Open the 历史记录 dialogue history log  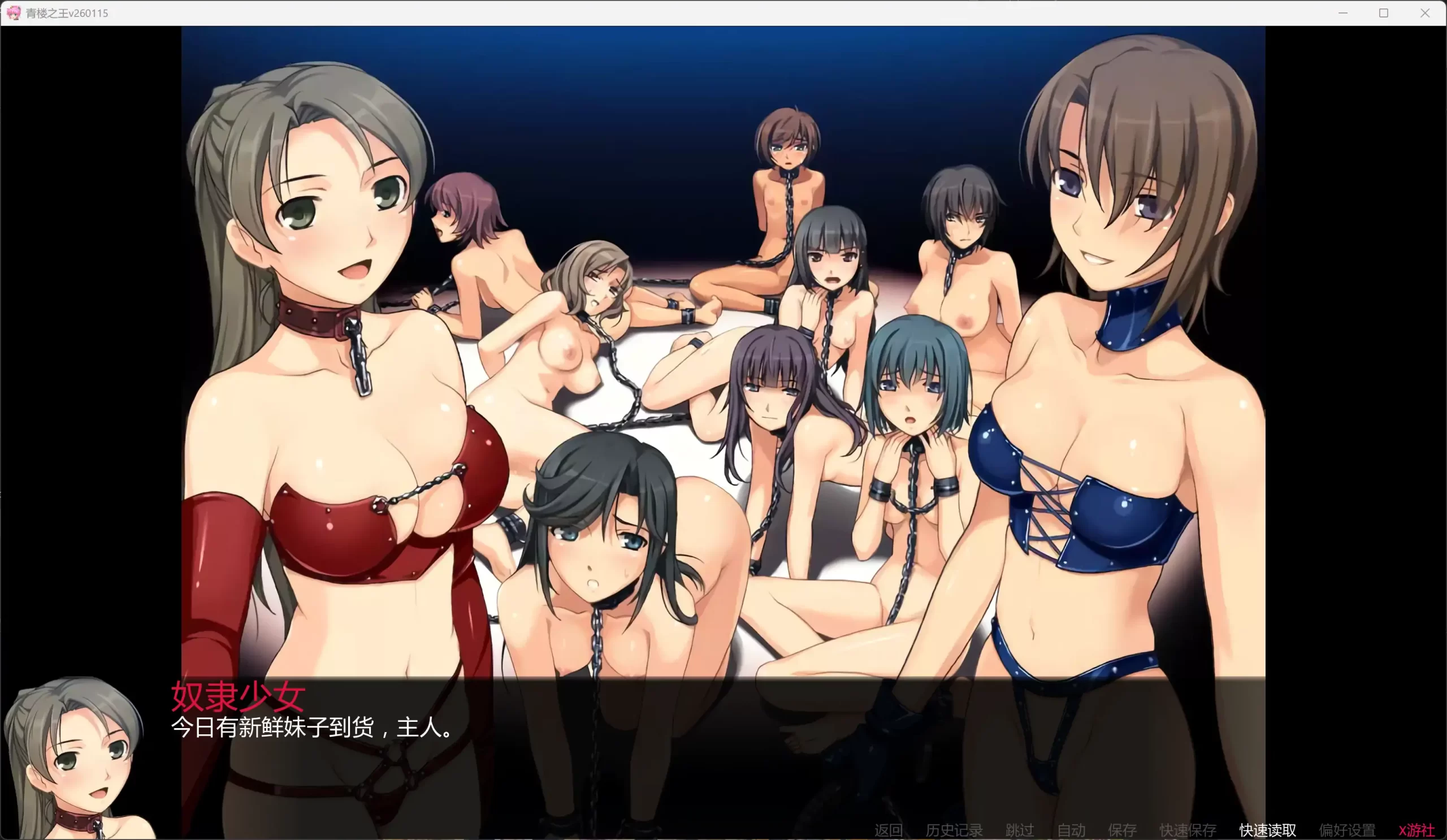(953, 830)
